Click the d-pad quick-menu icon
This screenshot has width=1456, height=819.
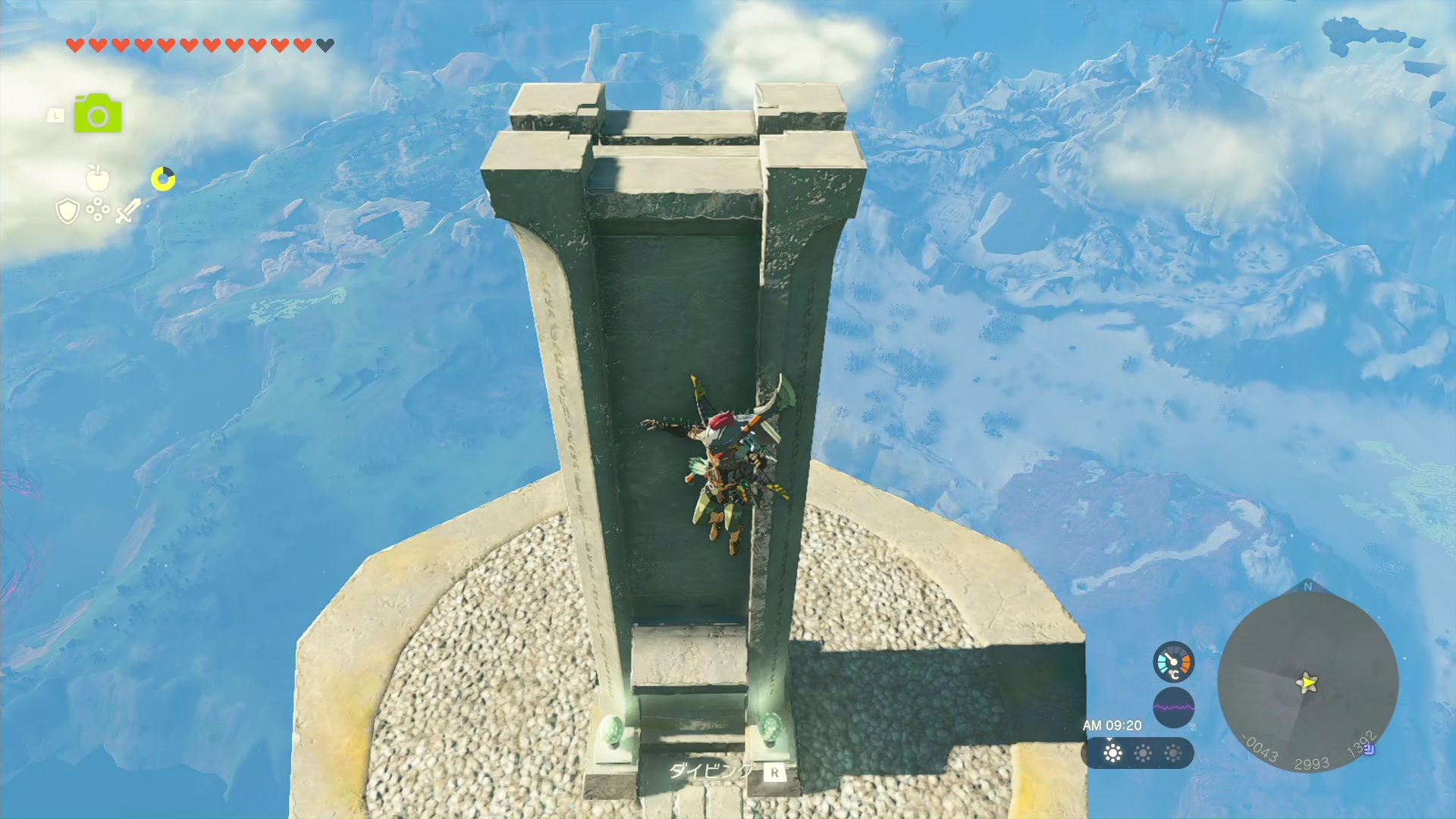click(98, 210)
